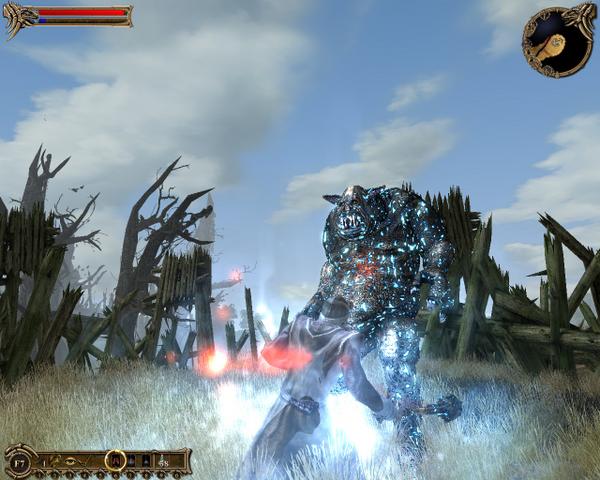
Task: Use the potion slot showing 58
Action: [161, 461]
